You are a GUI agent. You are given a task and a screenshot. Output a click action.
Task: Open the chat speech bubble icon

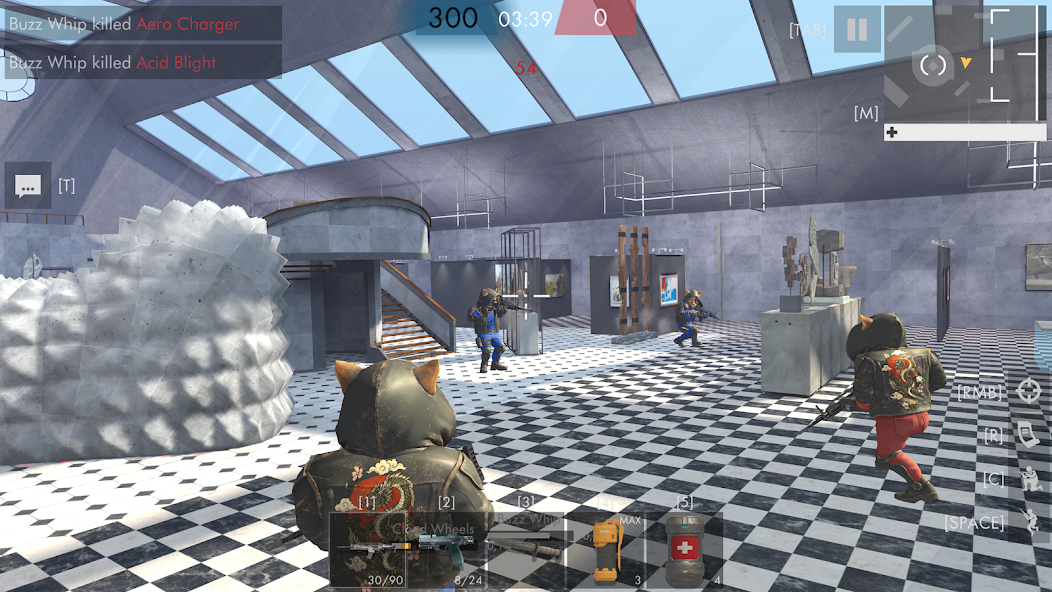click(x=28, y=186)
